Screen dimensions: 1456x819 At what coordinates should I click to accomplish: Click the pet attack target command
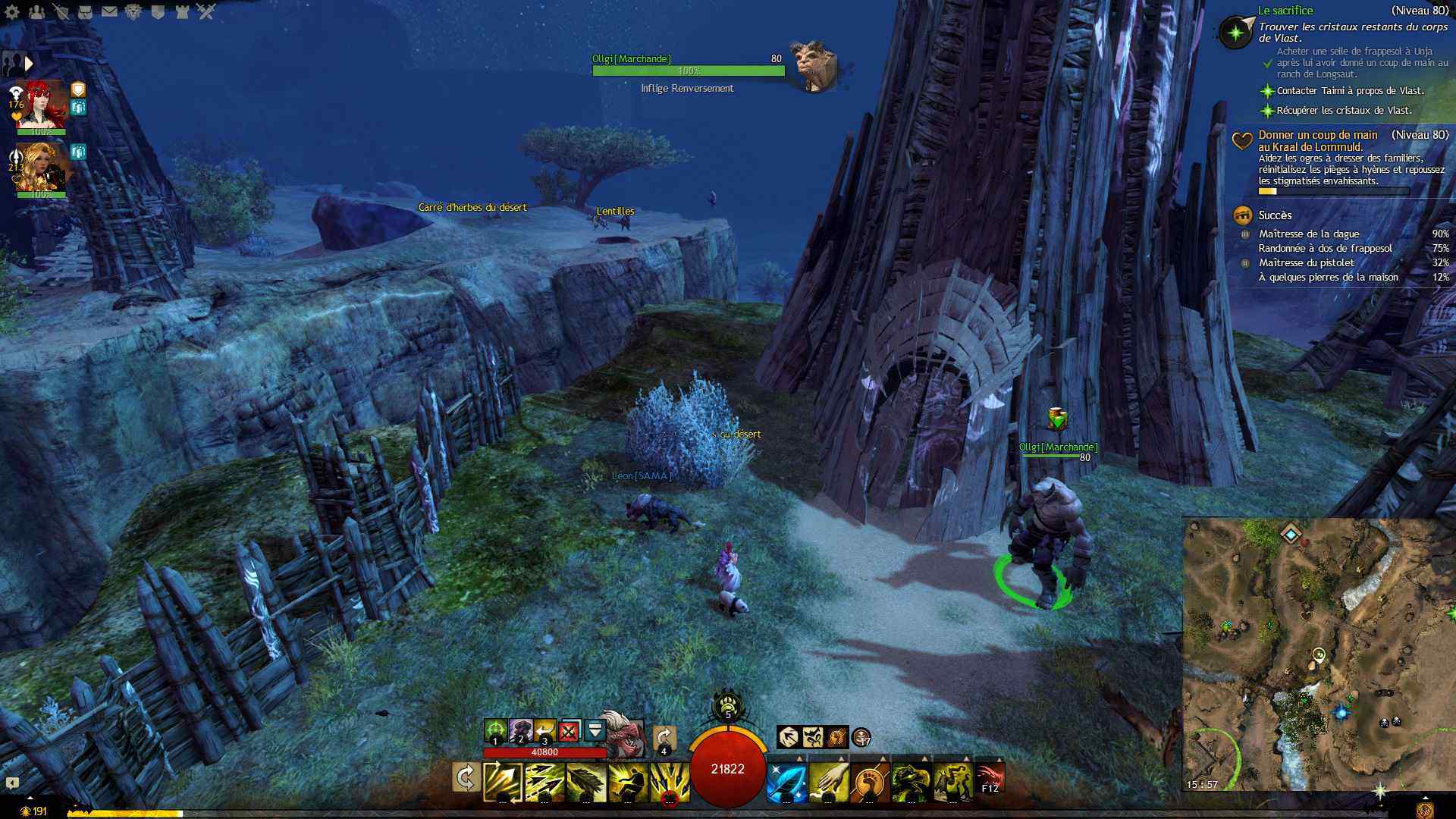point(495,731)
